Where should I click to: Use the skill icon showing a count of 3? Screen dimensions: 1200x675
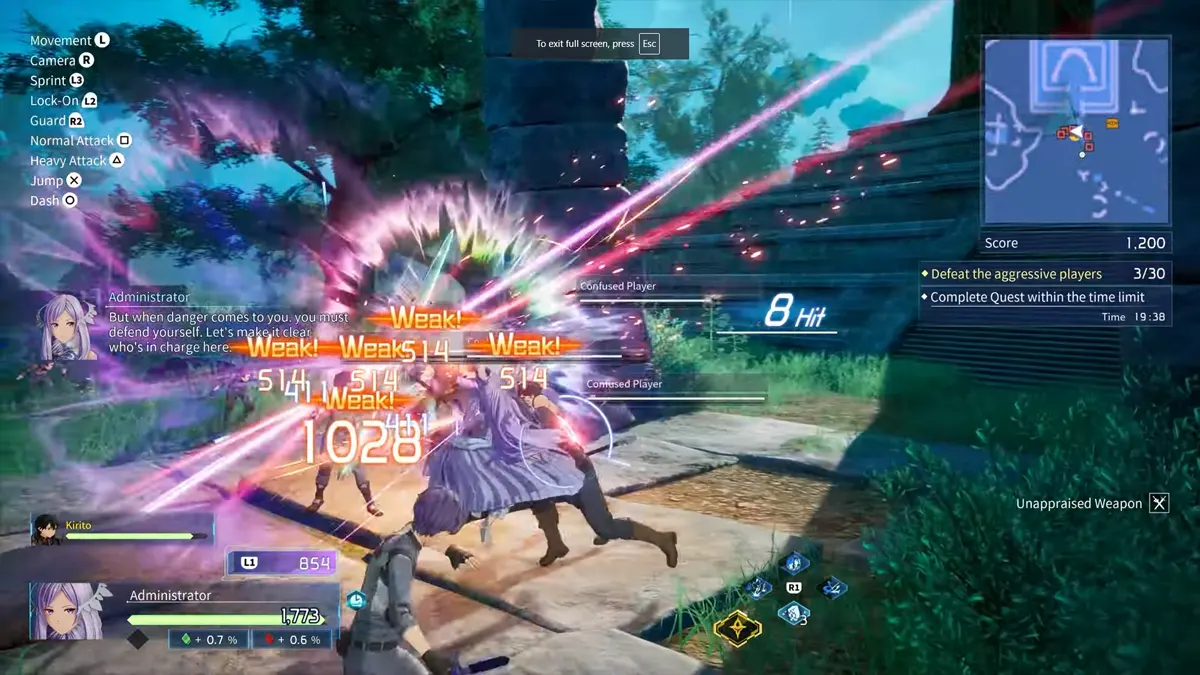794,613
